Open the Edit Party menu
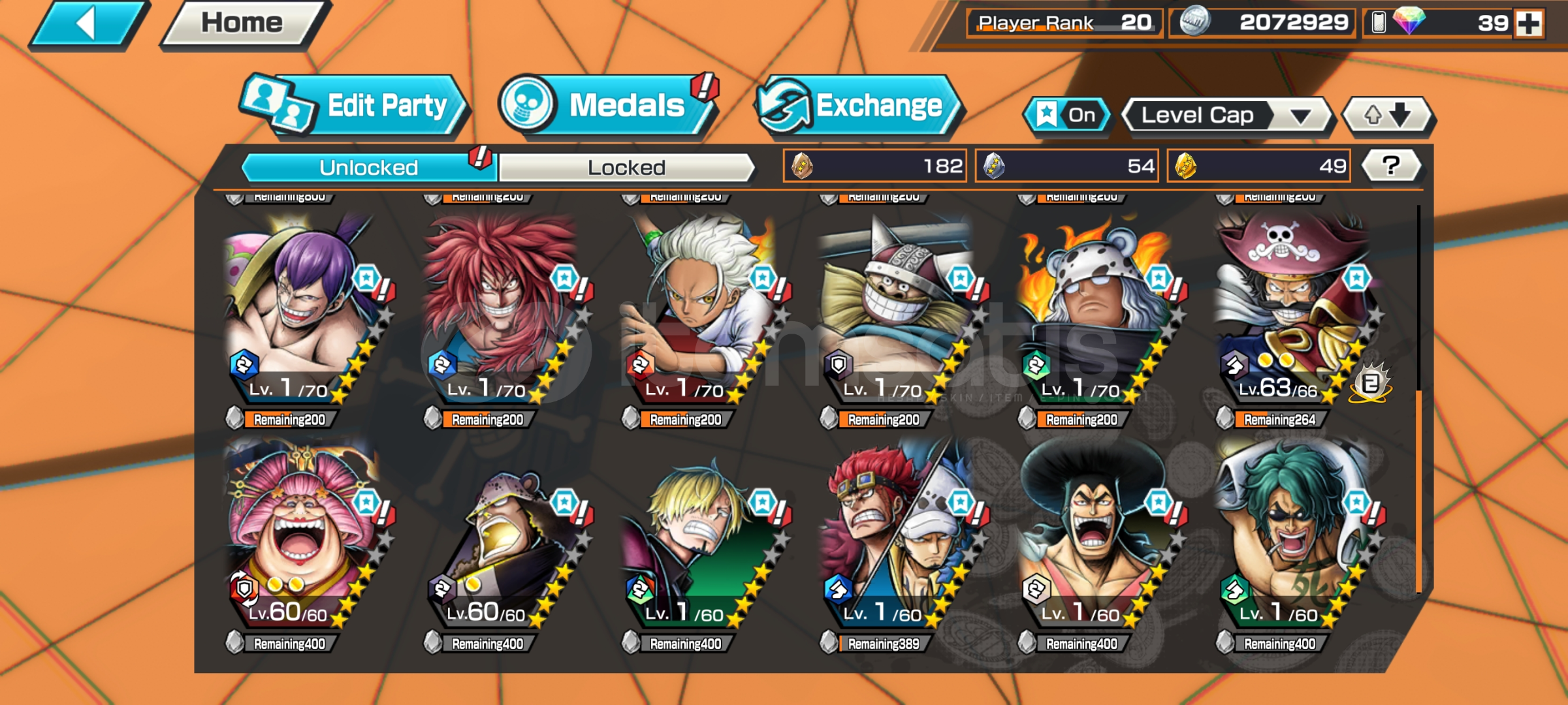This screenshot has height=705, width=1568. (x=356, y=106)
